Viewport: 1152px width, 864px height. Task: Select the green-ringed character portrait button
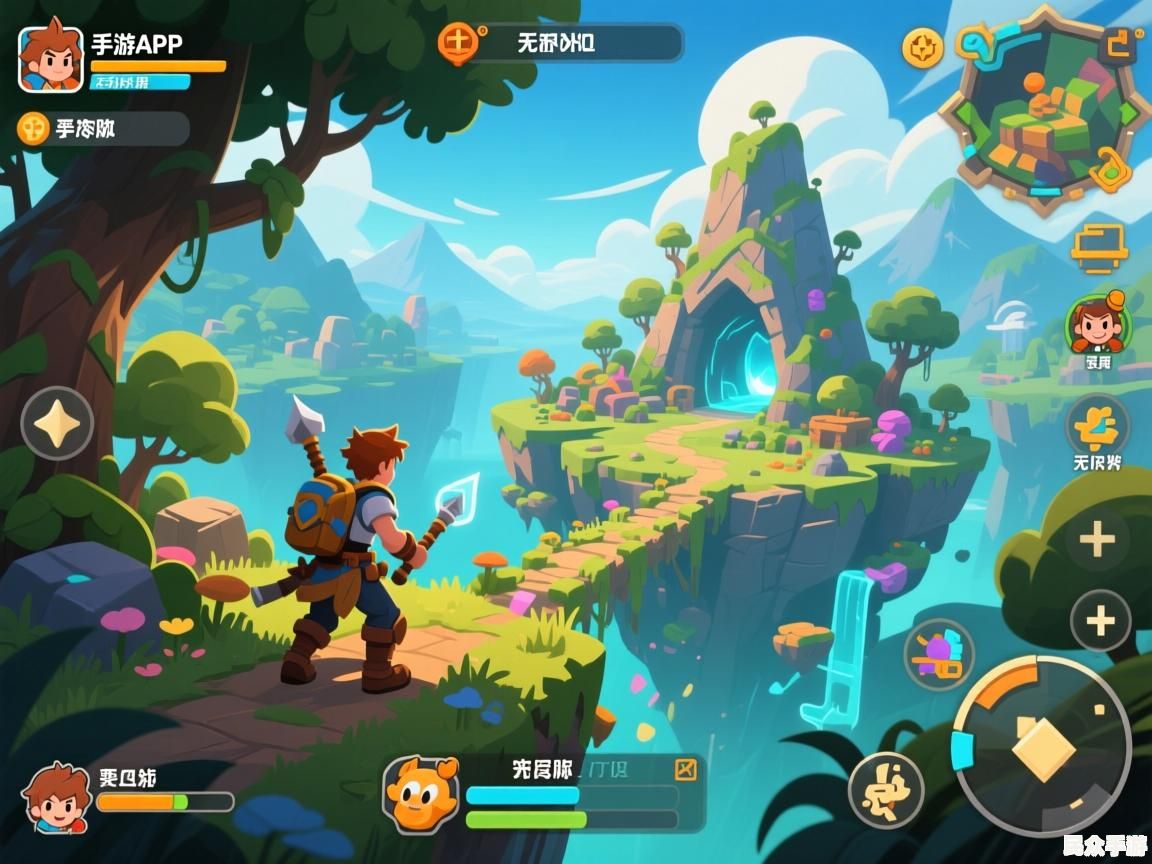pyautogui.click(x=1097, y=324)
